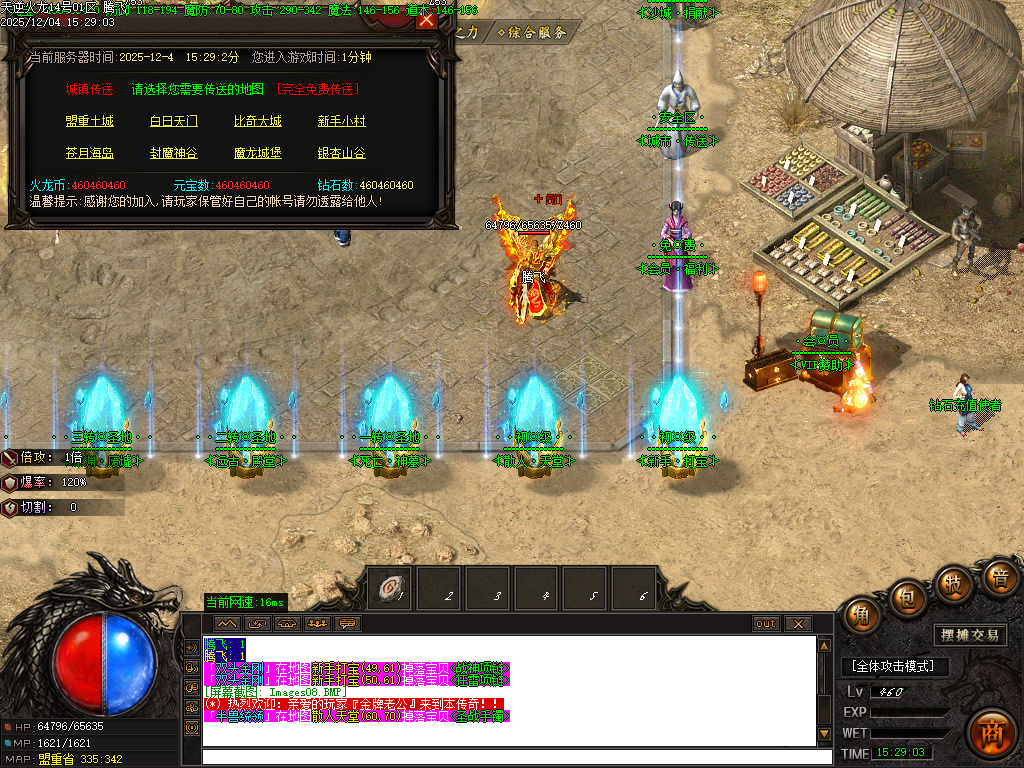Image resolution: width=1024 pixels, height=768 pixels.
Task: Close the chat window with its X
Action: [x=797, y=624]
